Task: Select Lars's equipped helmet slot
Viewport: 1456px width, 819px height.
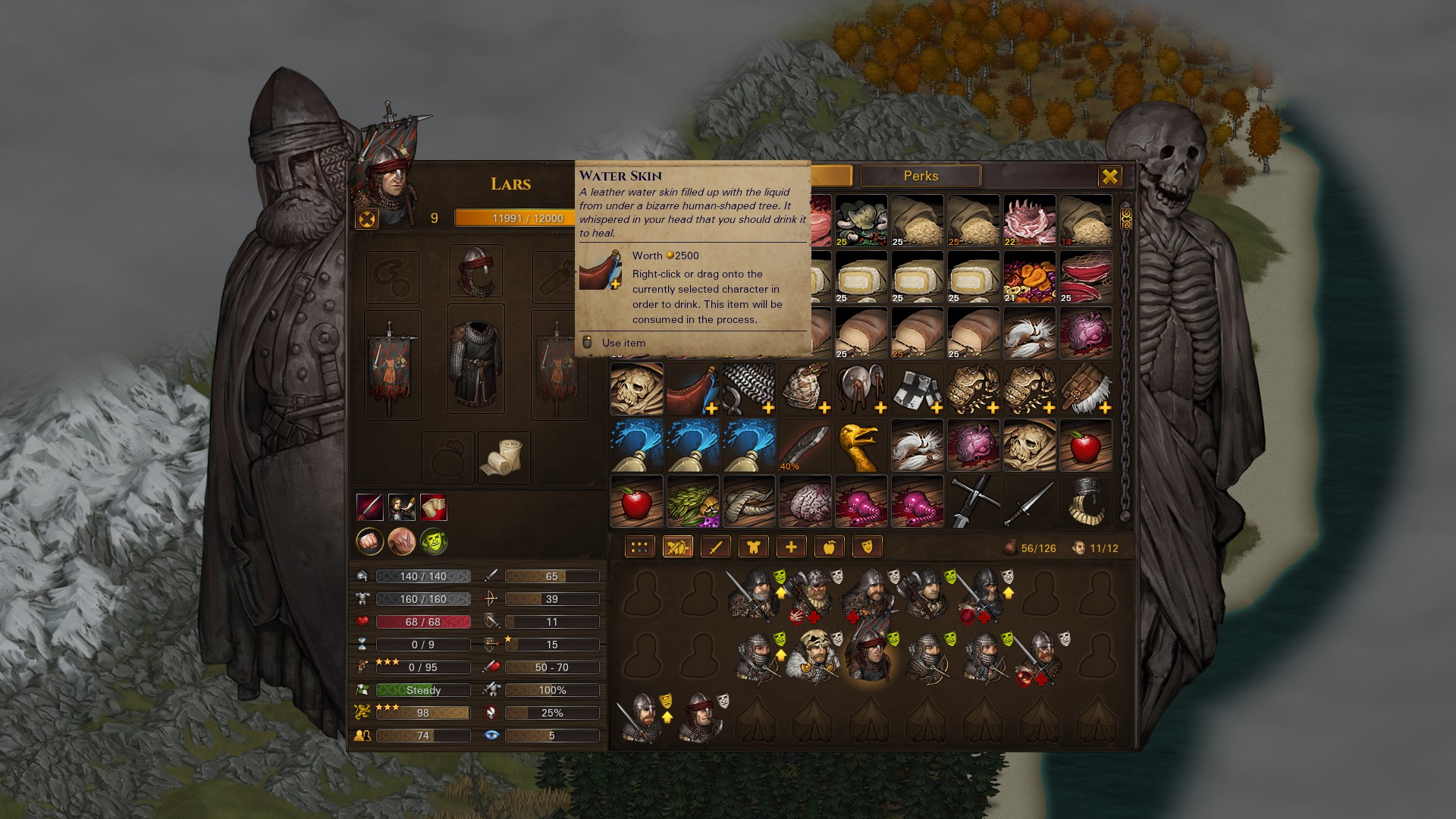Action: [476, 271]
